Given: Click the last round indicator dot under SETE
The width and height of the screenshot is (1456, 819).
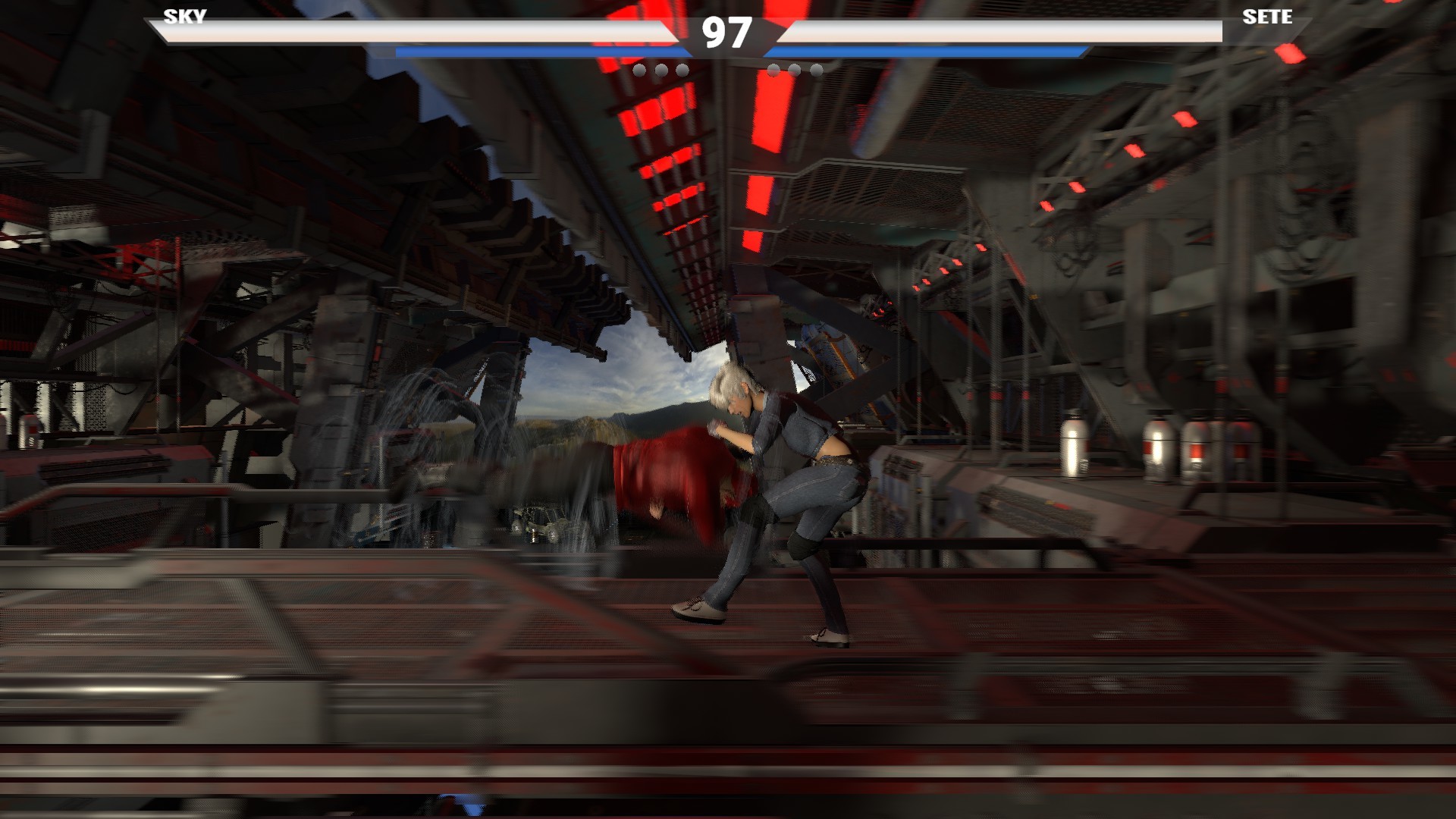Looking at the screenshot, I should pos(815,70).
